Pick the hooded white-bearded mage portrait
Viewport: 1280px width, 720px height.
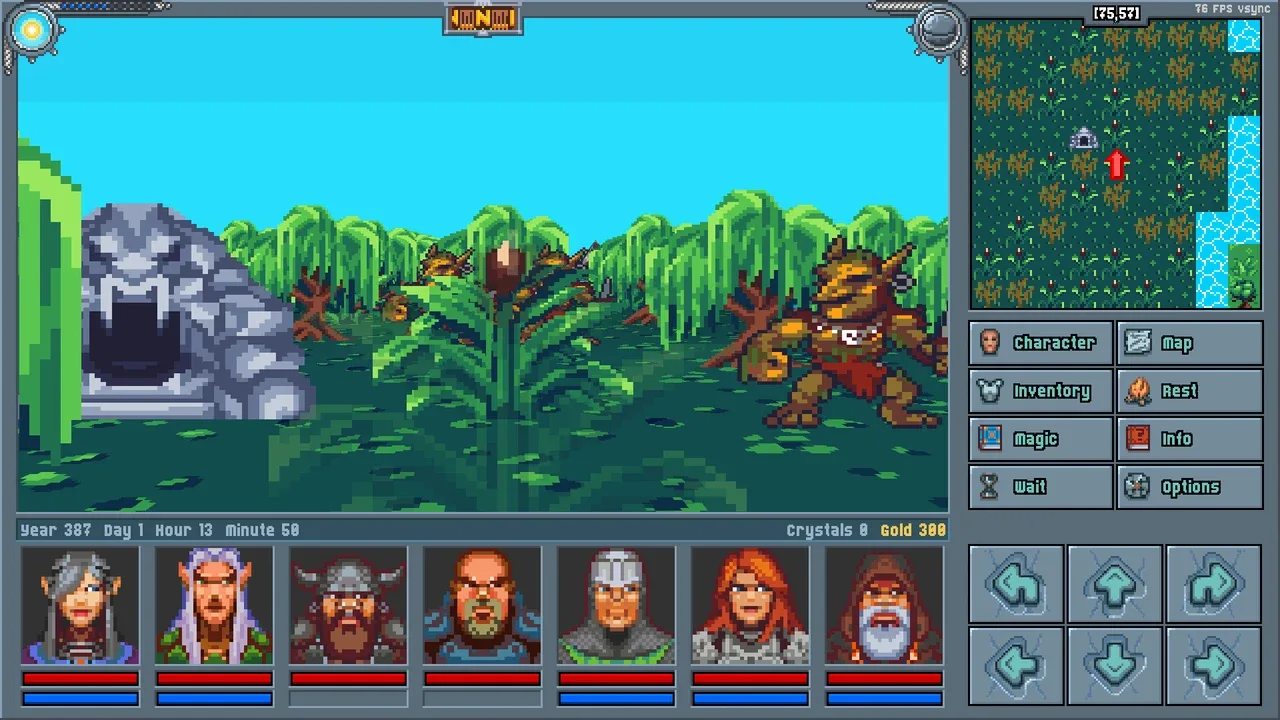click(x=884, y=606)
